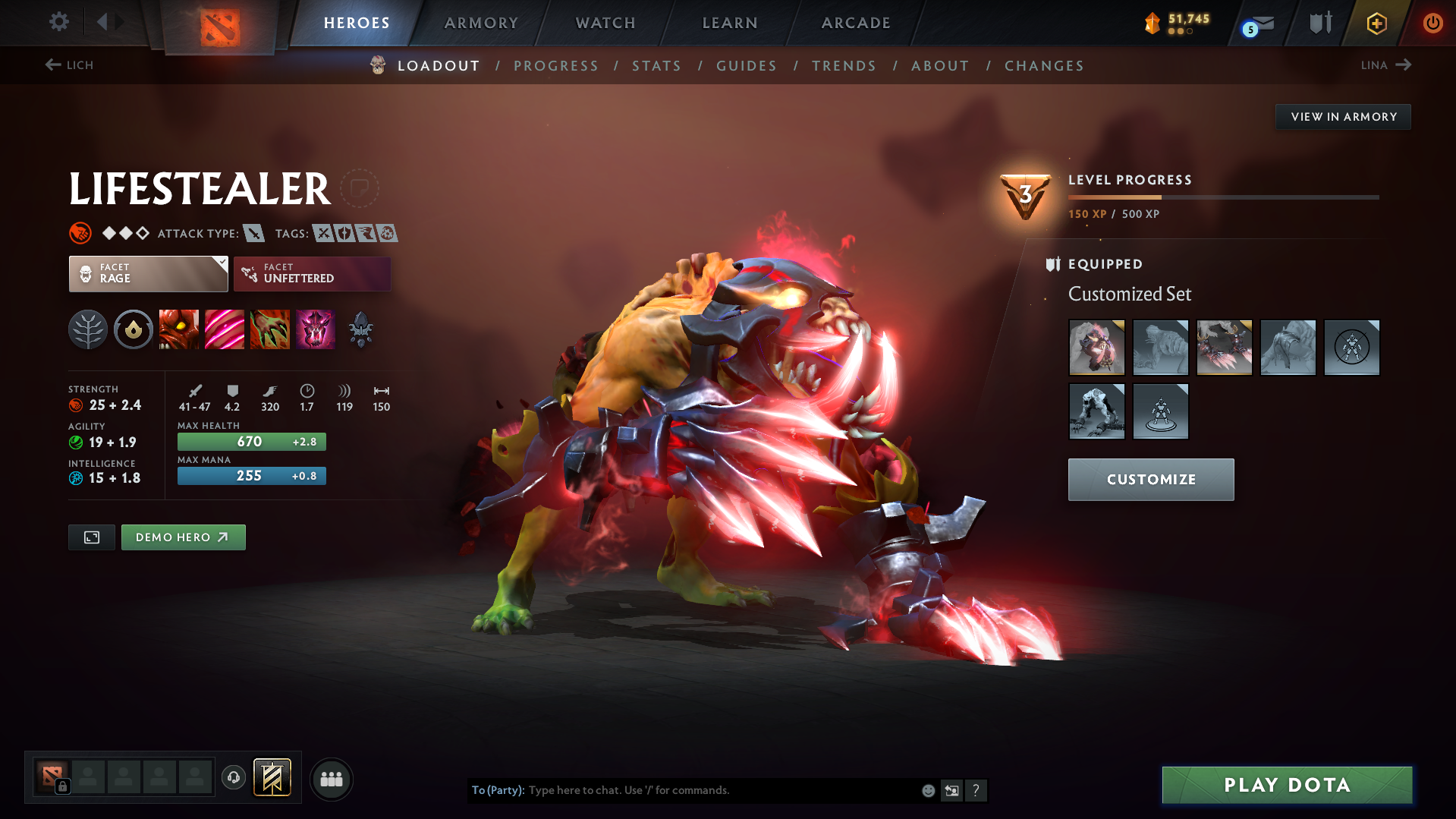Image resolution: width=1456 pixels, height=819 pixels.
Task: Quit the game with power icon
Action: pyautogui.click(x=1432, y=23)
